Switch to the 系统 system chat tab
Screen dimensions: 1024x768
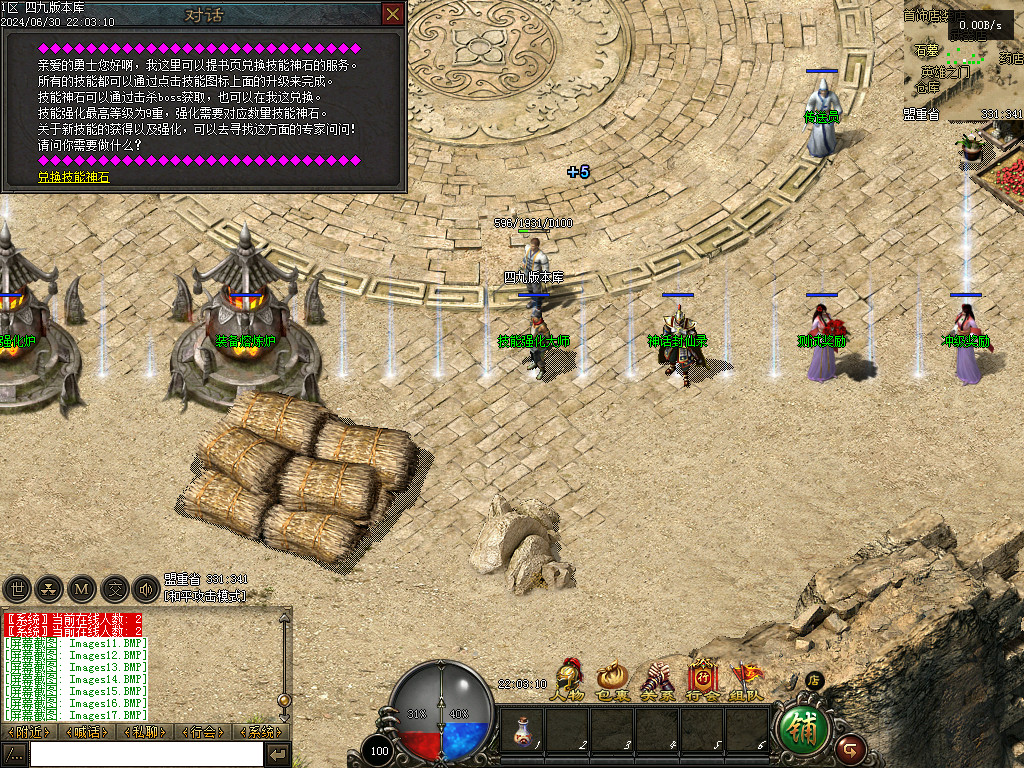click(x=261, y=732)
